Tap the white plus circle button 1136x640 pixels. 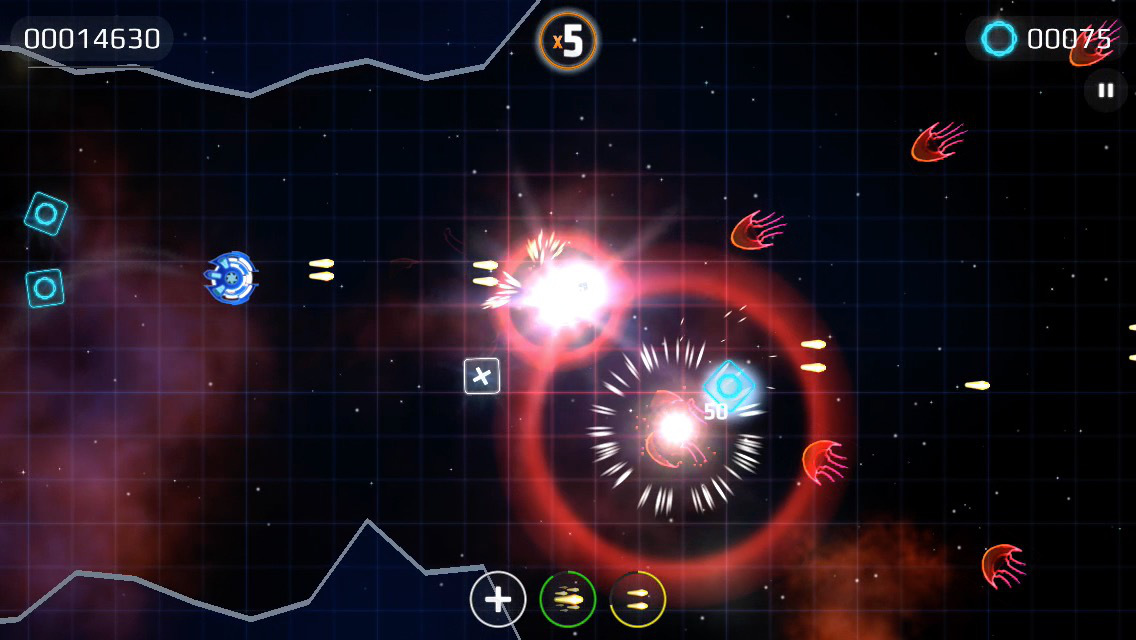pos(498,599)
